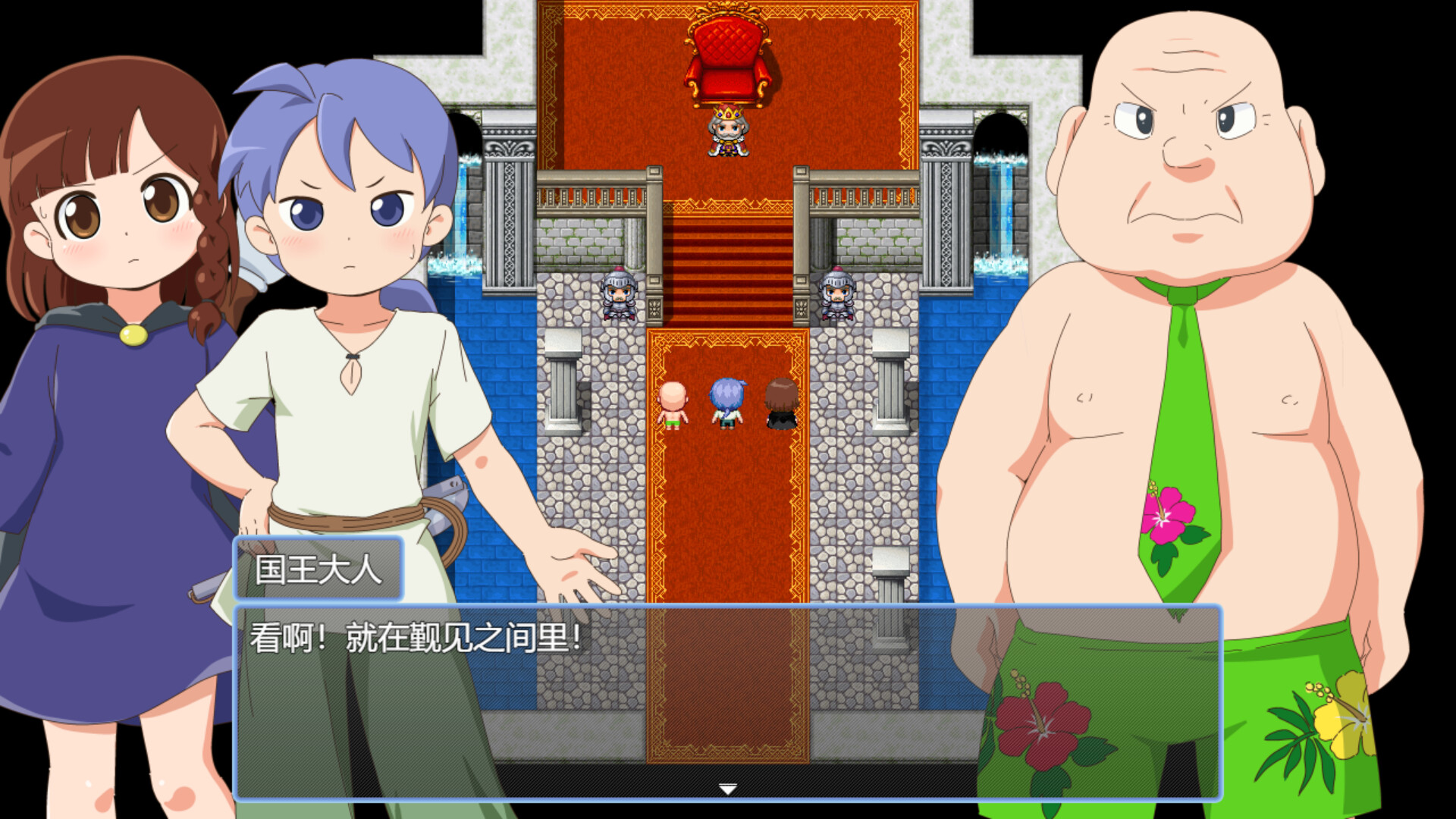Click the advance-dialogue triangle indicator

pyautogui.click(x=726, y=789)
